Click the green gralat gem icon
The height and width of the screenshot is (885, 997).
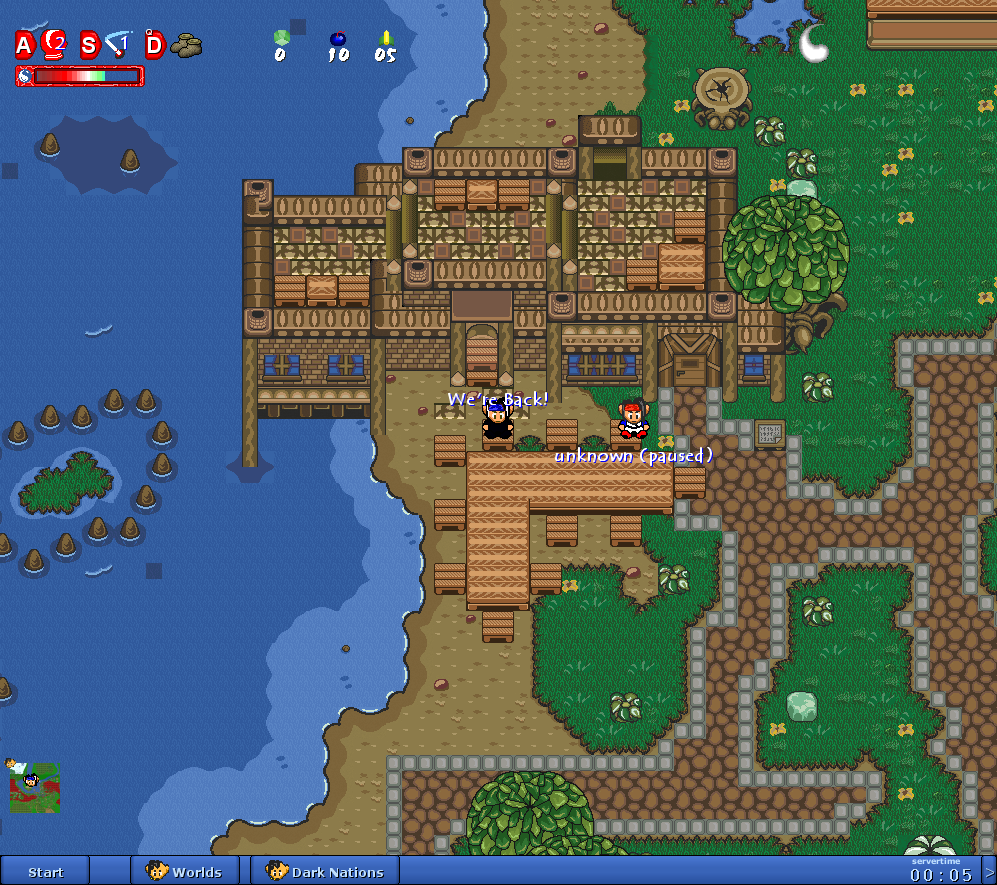[x=281, y=38]
